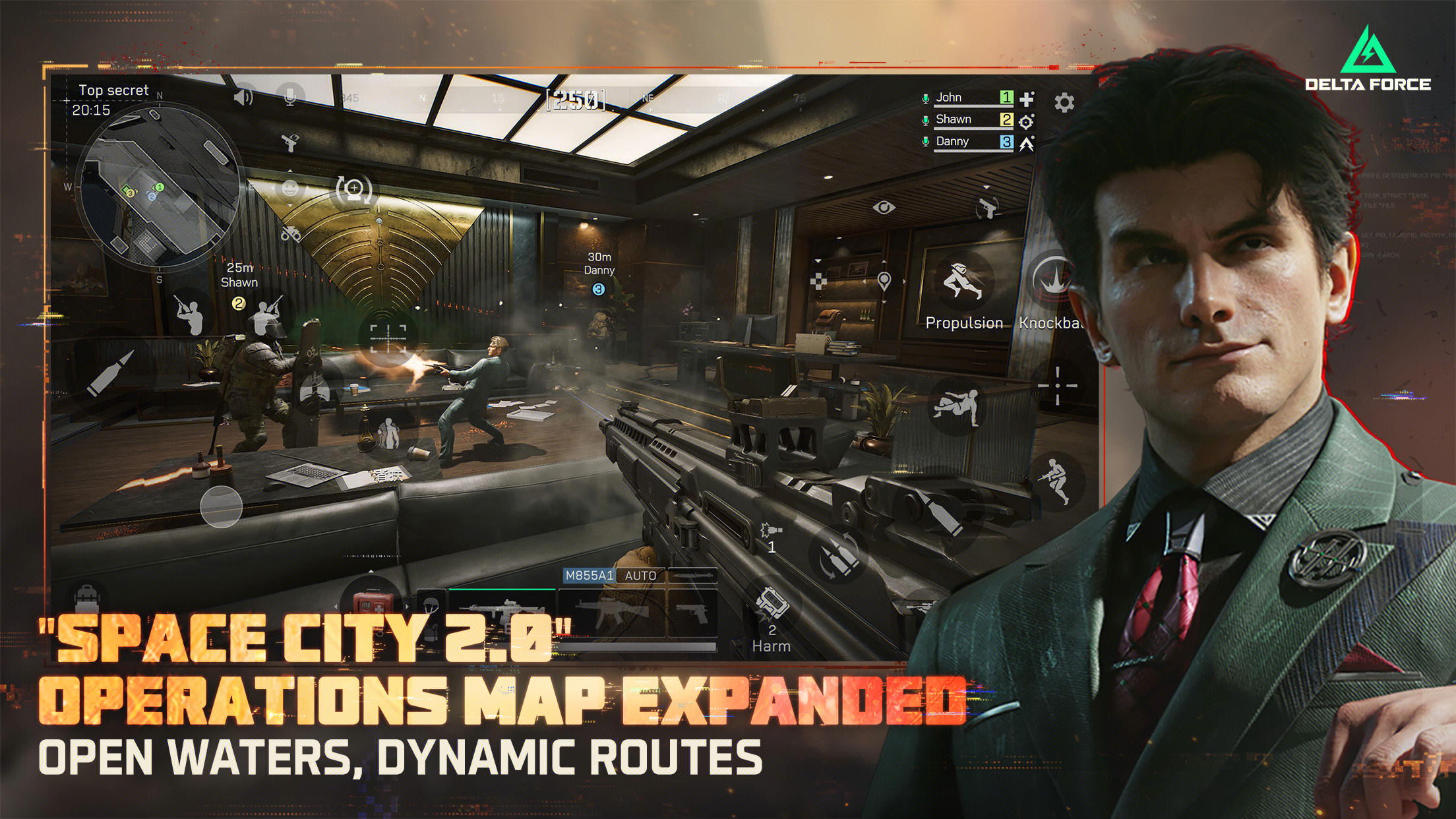Click the green health bar above the loadout
1456x819 pixels.
[502, 590]
